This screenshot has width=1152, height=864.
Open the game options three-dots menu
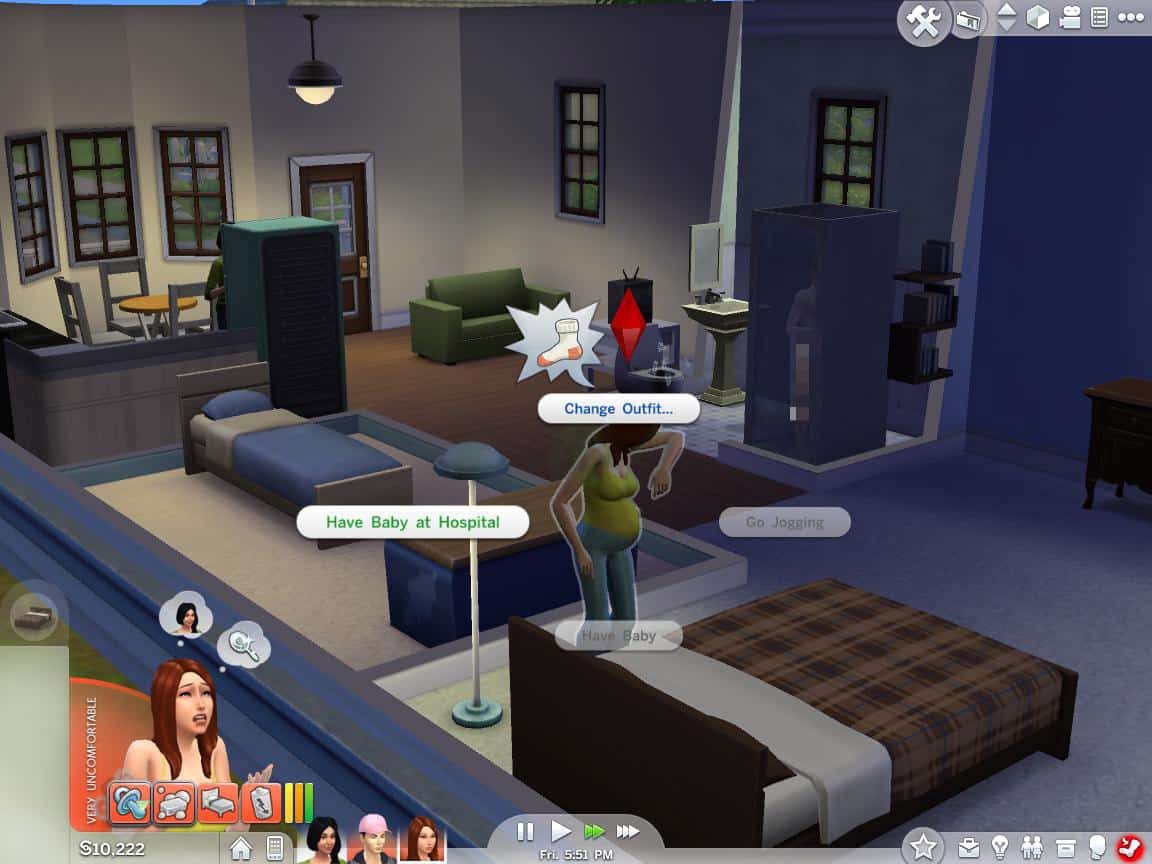(1131, 18)
